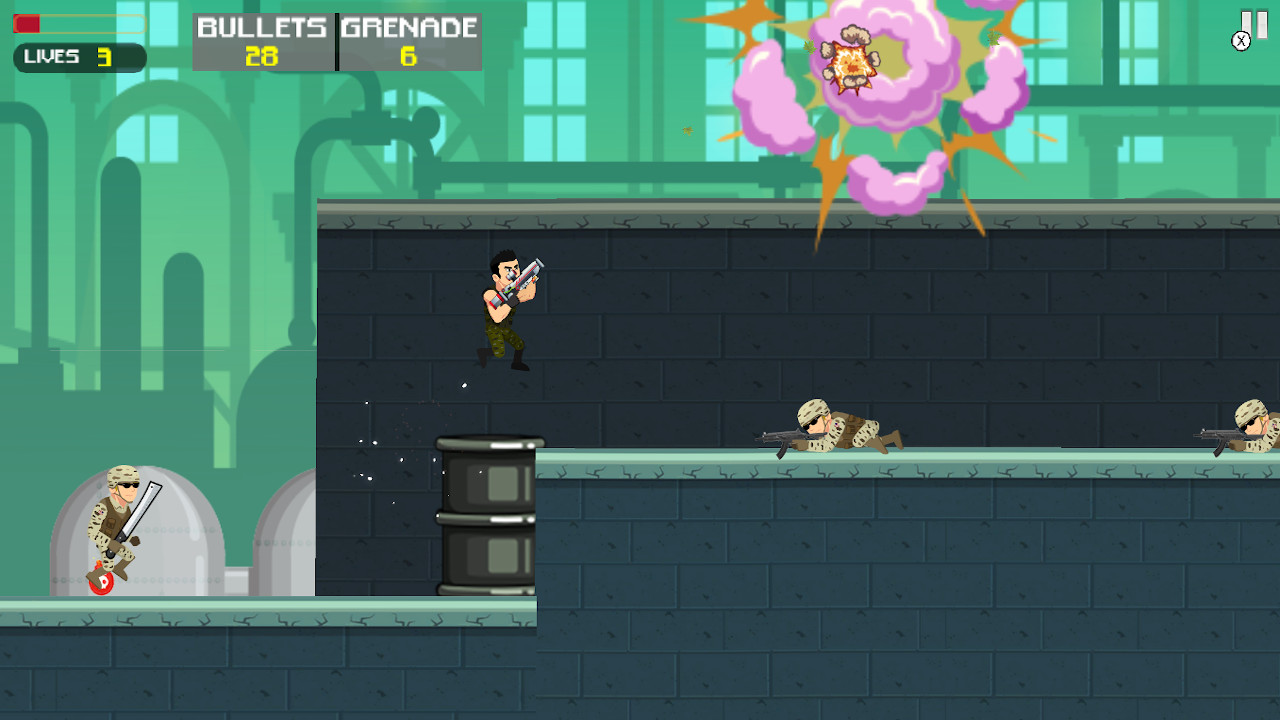Select the GRENADE counter panel
The height and width of the screenshot is (720, 1280).
[408, 40]
